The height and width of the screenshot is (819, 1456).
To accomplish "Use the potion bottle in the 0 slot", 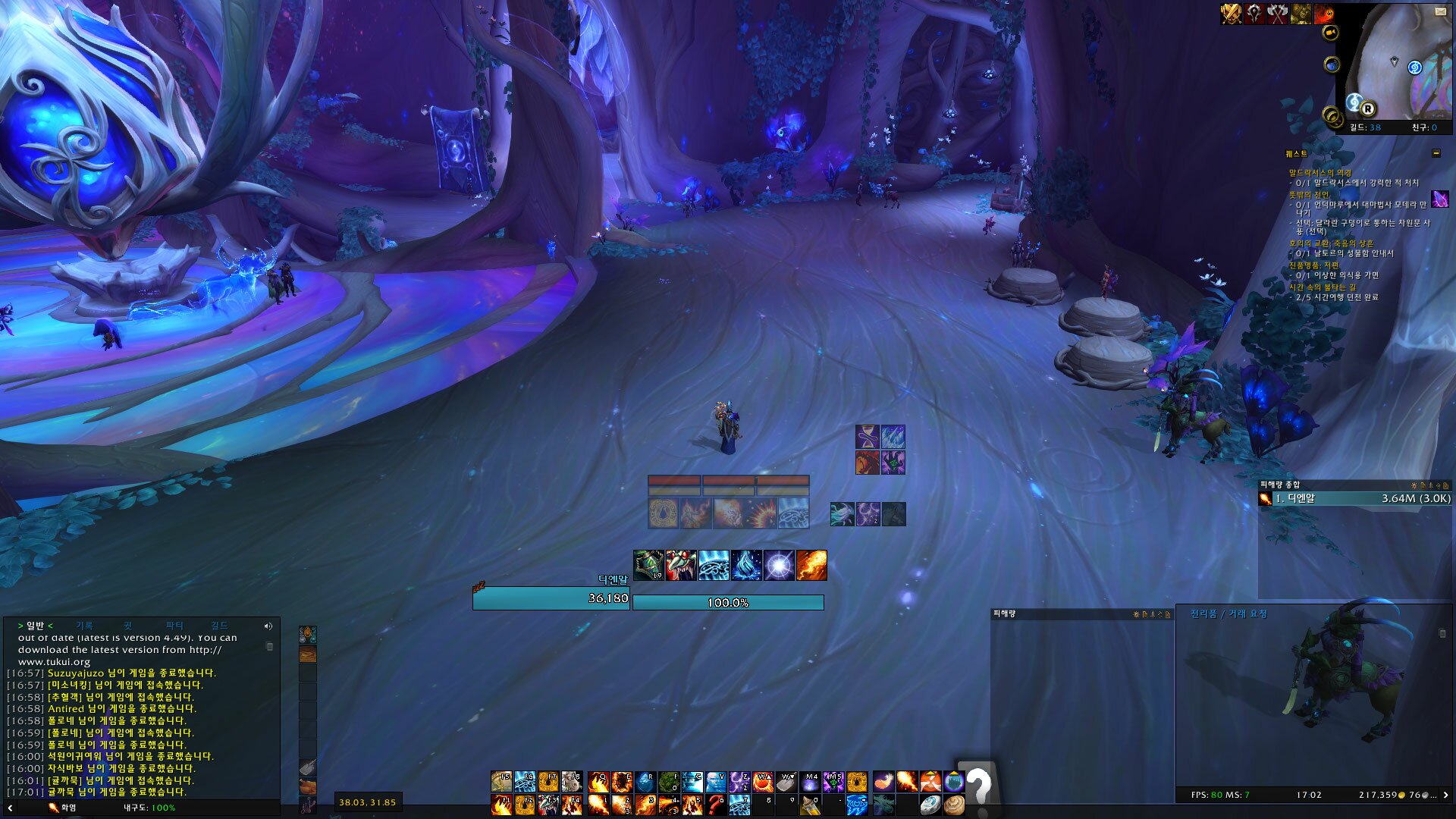I will [x=810, y=805].
